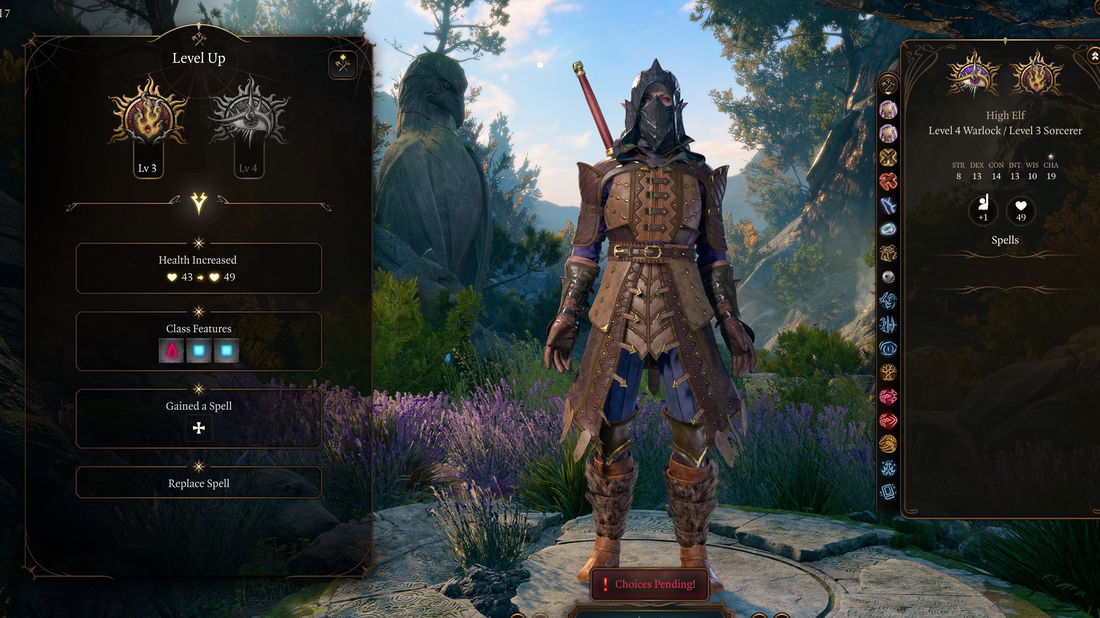Select the eyeball icon in the side strip
The image size is (1100, 618).
pos(888,276)
